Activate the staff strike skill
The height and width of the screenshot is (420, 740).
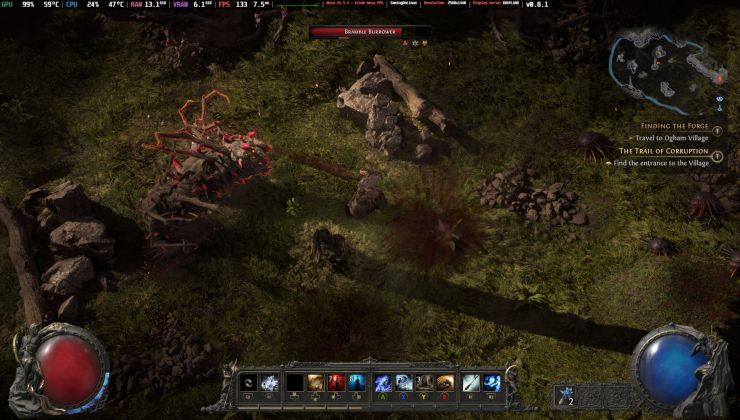click(471, 382)
